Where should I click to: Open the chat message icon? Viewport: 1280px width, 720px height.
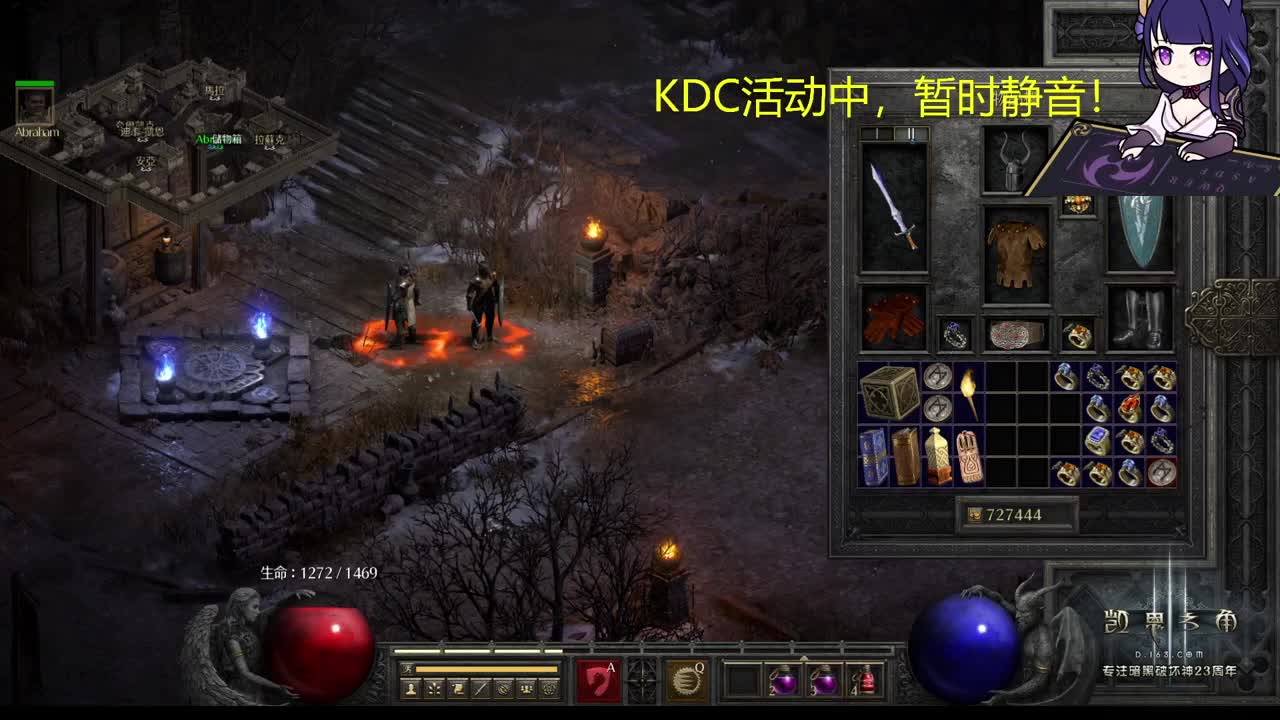[x=478, y=689]
